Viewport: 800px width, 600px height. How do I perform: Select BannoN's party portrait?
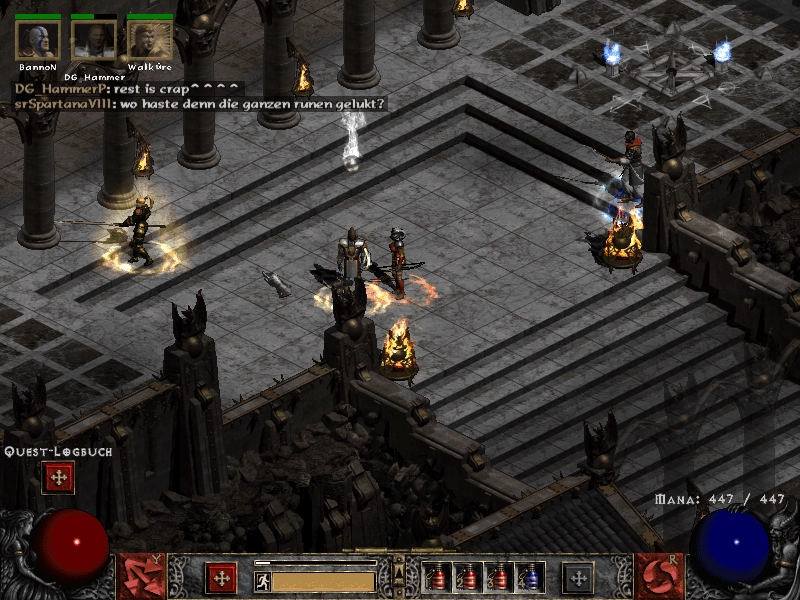(38, 41)
